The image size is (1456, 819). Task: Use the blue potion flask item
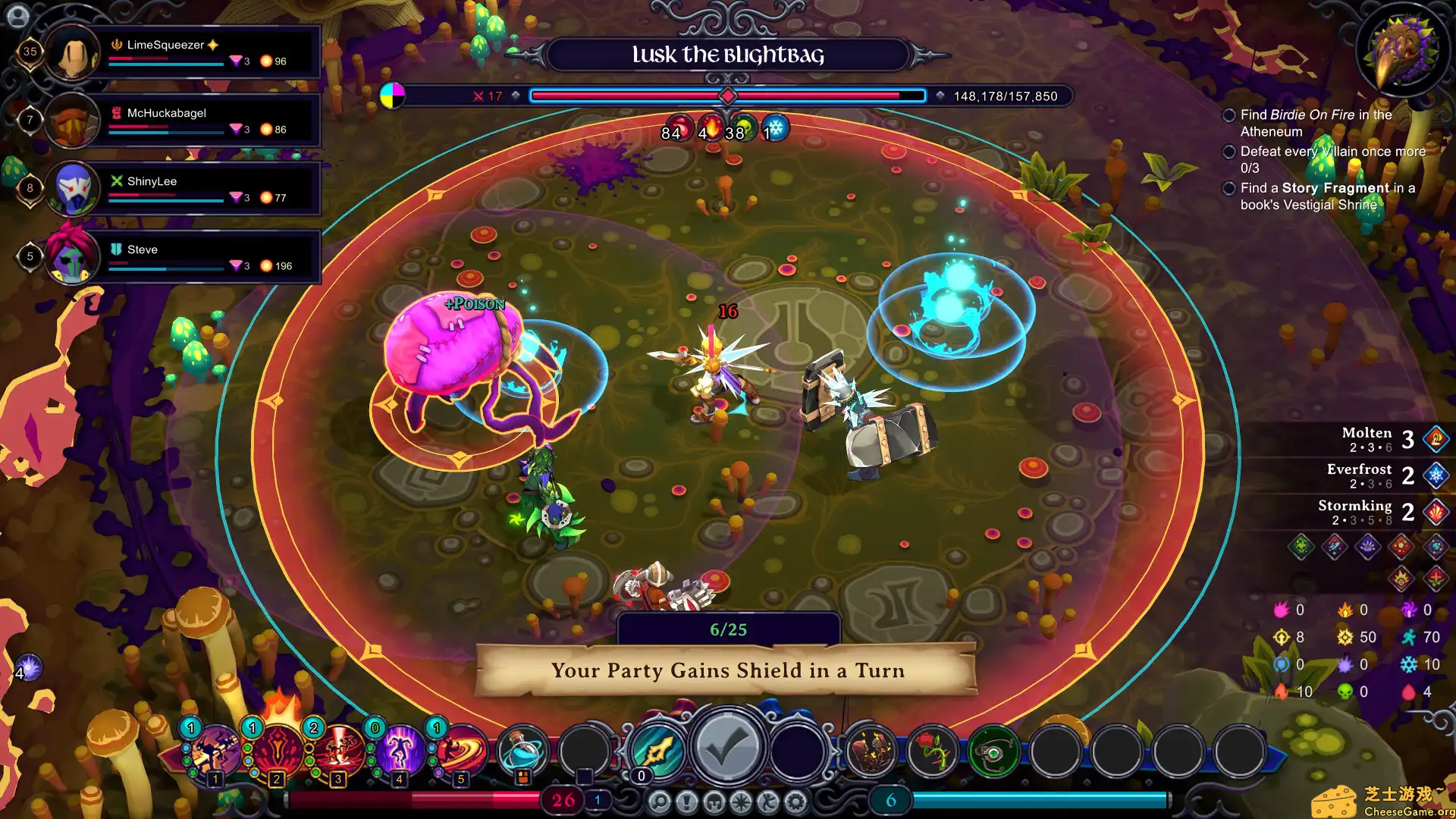tap(523, 751)
